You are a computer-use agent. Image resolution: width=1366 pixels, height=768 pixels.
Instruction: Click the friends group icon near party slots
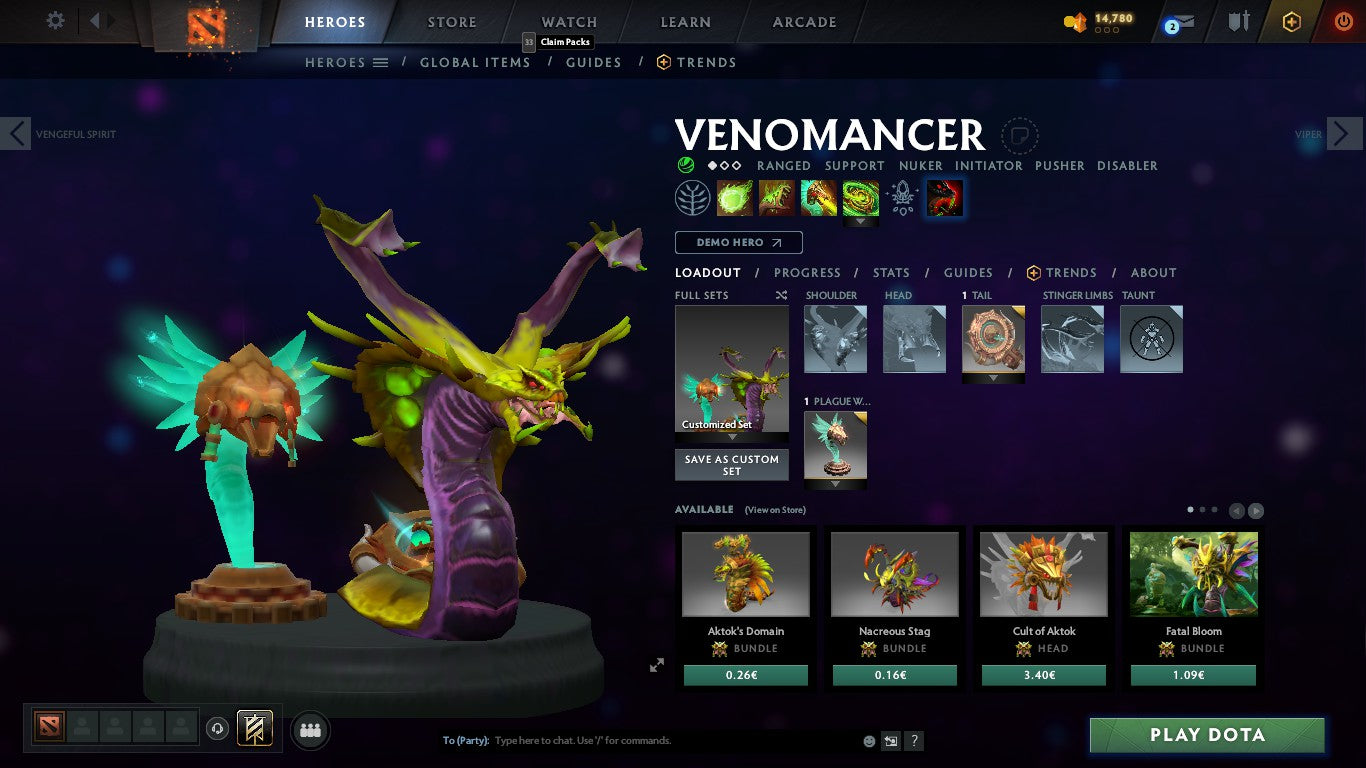310,730
